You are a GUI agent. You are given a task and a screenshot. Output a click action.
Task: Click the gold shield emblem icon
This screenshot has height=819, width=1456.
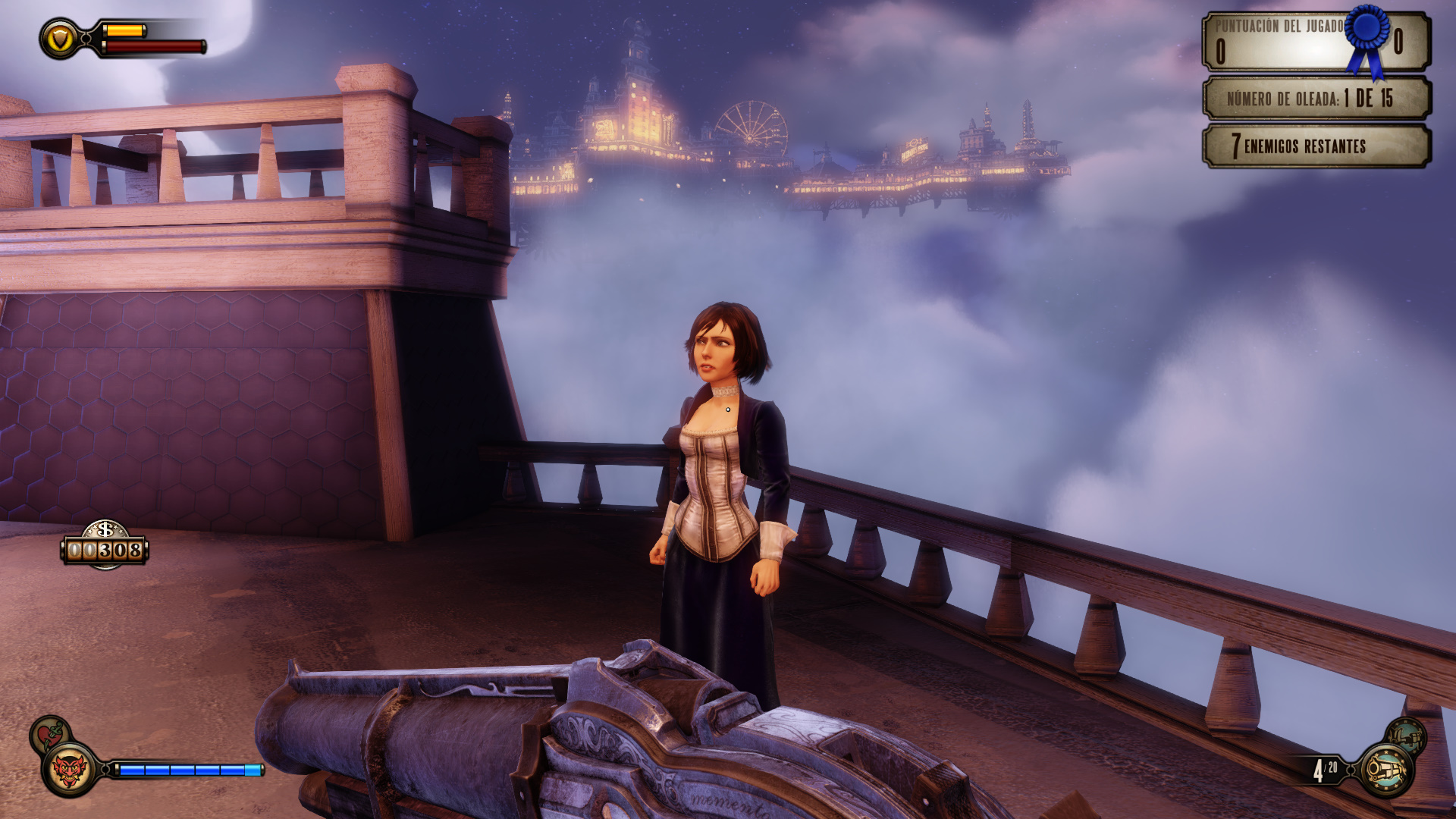pyautogui.click(x=61, y=38)
